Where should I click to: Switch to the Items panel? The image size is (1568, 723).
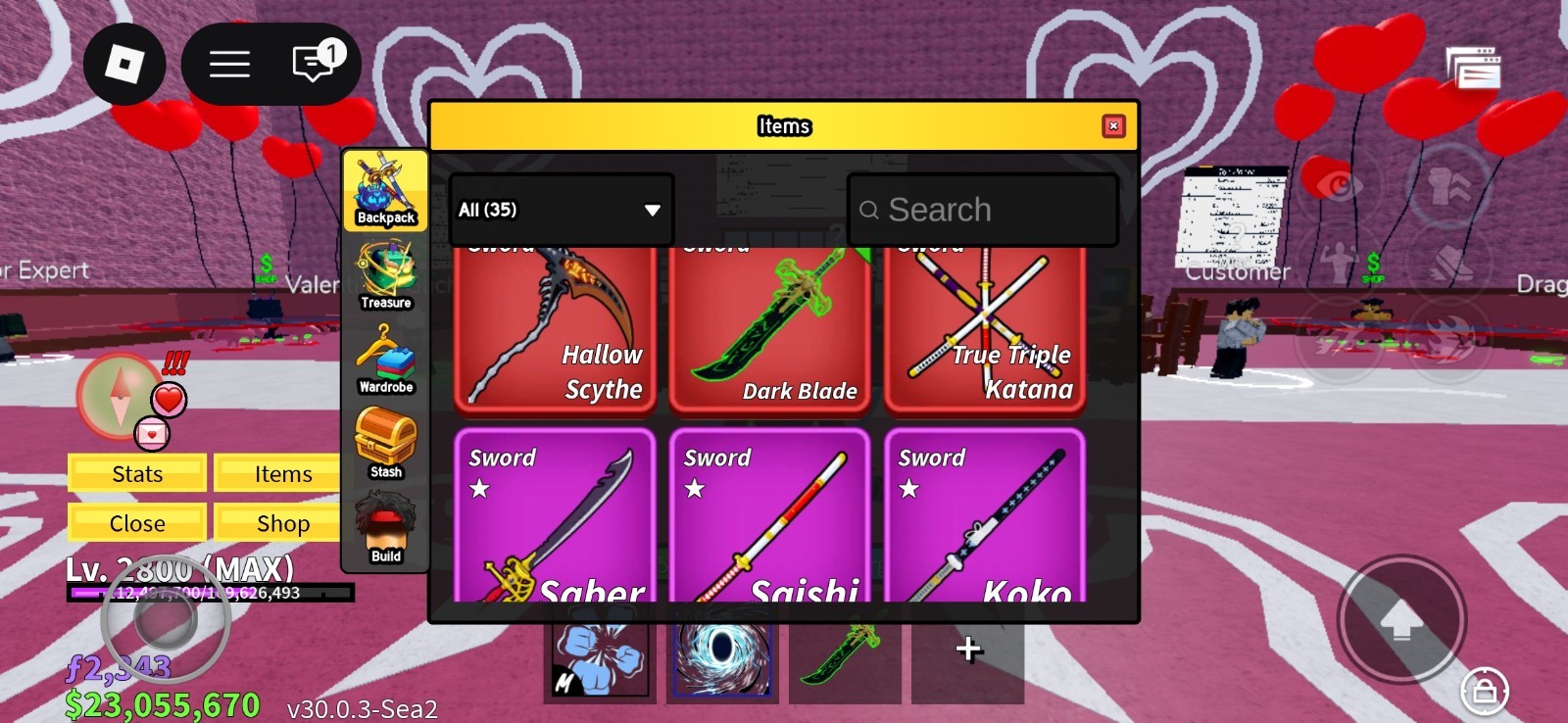[277, 473]
